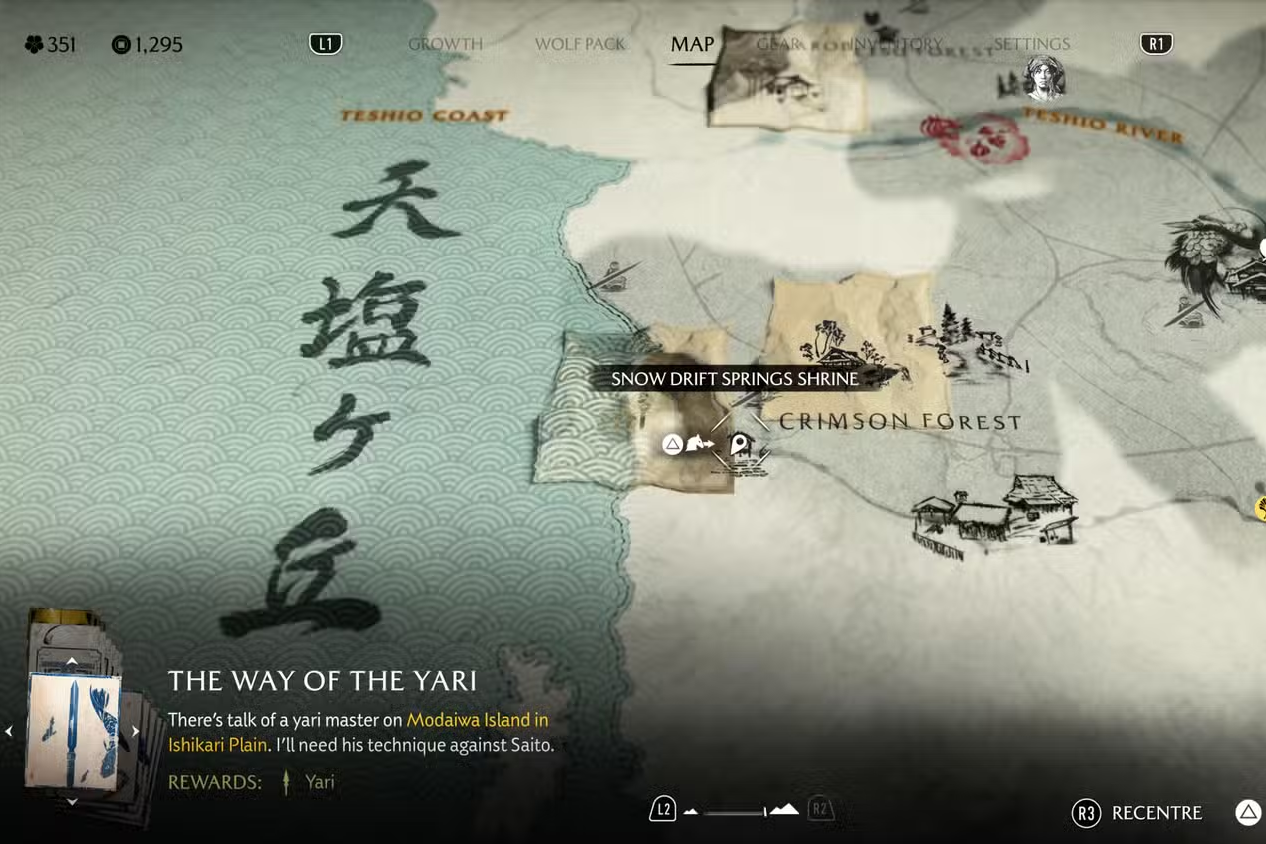
Task: Select the yellow marker at the map's right edge
Action: point(1261,508)
